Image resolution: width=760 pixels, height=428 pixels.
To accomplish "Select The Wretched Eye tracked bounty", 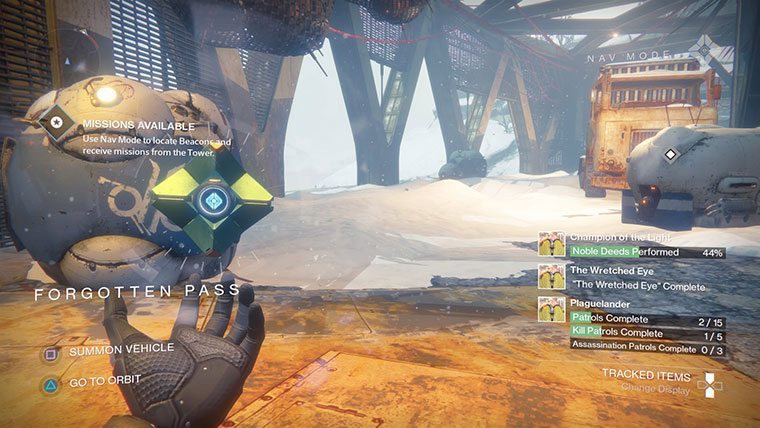I will coord(607,270).
